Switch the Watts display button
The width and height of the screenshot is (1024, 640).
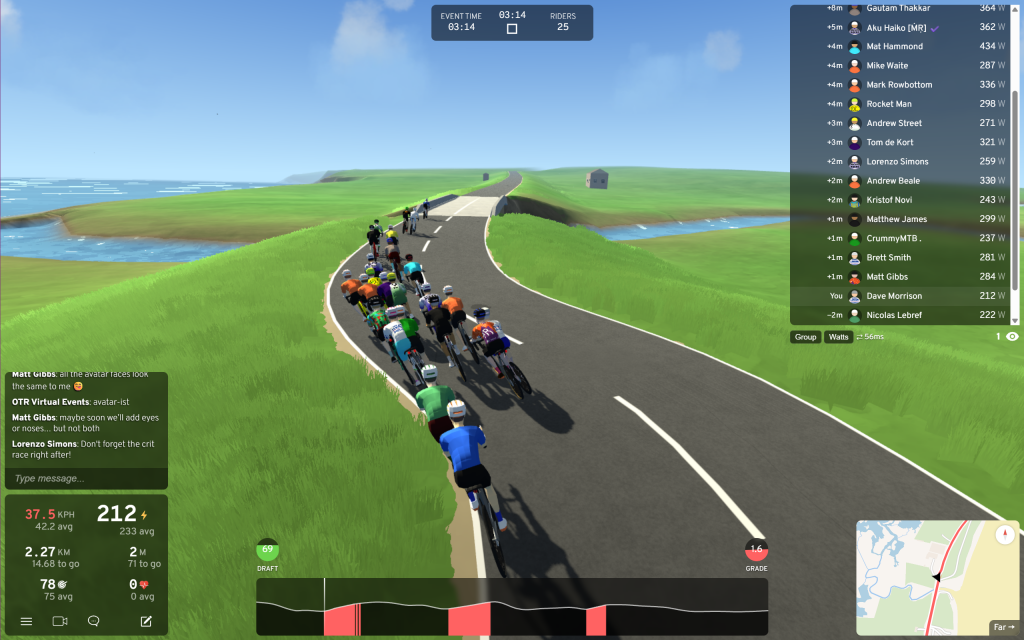(x=838, y=337)
